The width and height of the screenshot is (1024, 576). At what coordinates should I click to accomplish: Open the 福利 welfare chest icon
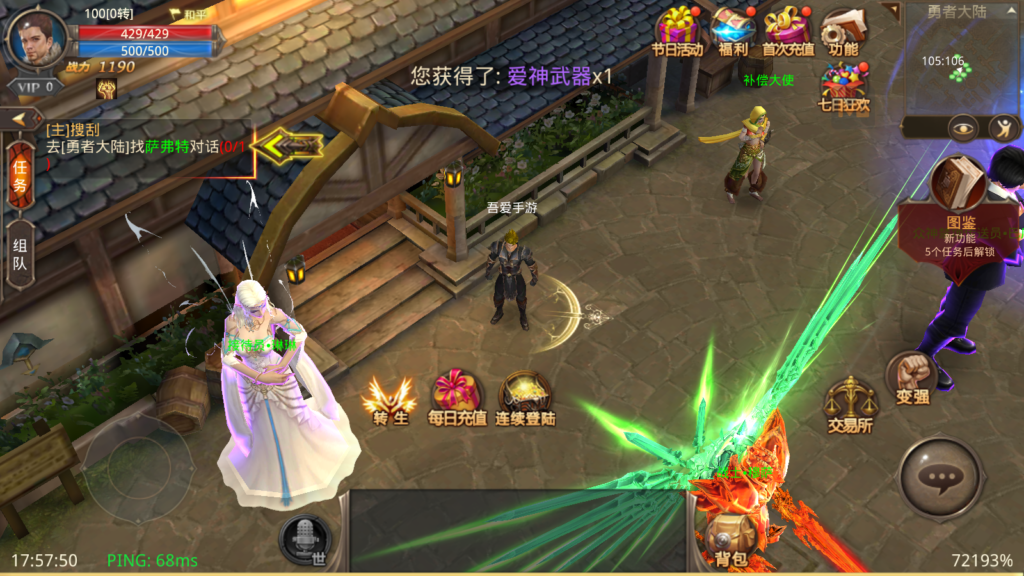click(733, 28)
